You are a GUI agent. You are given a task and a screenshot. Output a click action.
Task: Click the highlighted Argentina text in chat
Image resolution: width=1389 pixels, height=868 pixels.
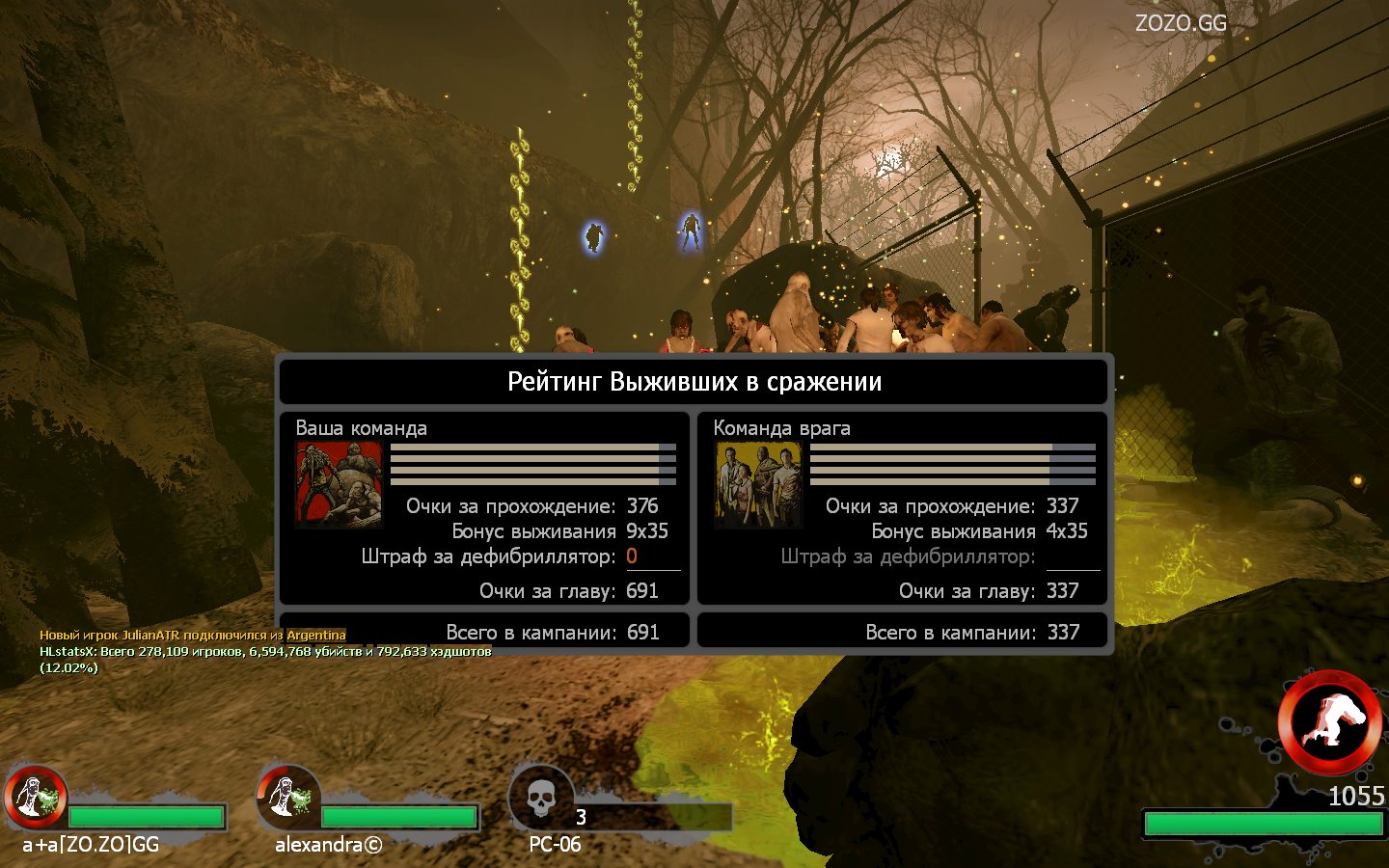315,635
